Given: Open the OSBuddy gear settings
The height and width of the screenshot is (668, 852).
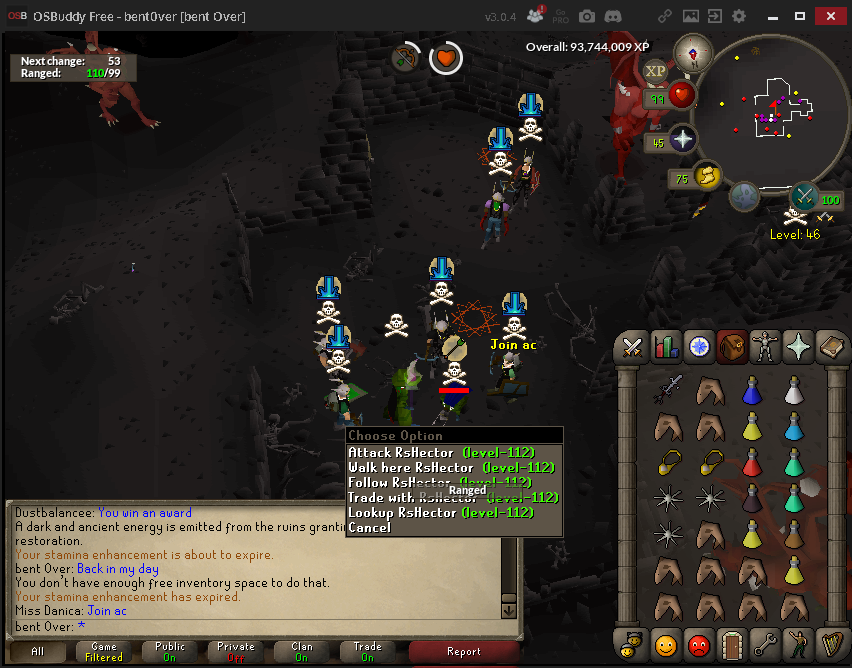Looking at the screenshot, I should click(x=739, y=17).
